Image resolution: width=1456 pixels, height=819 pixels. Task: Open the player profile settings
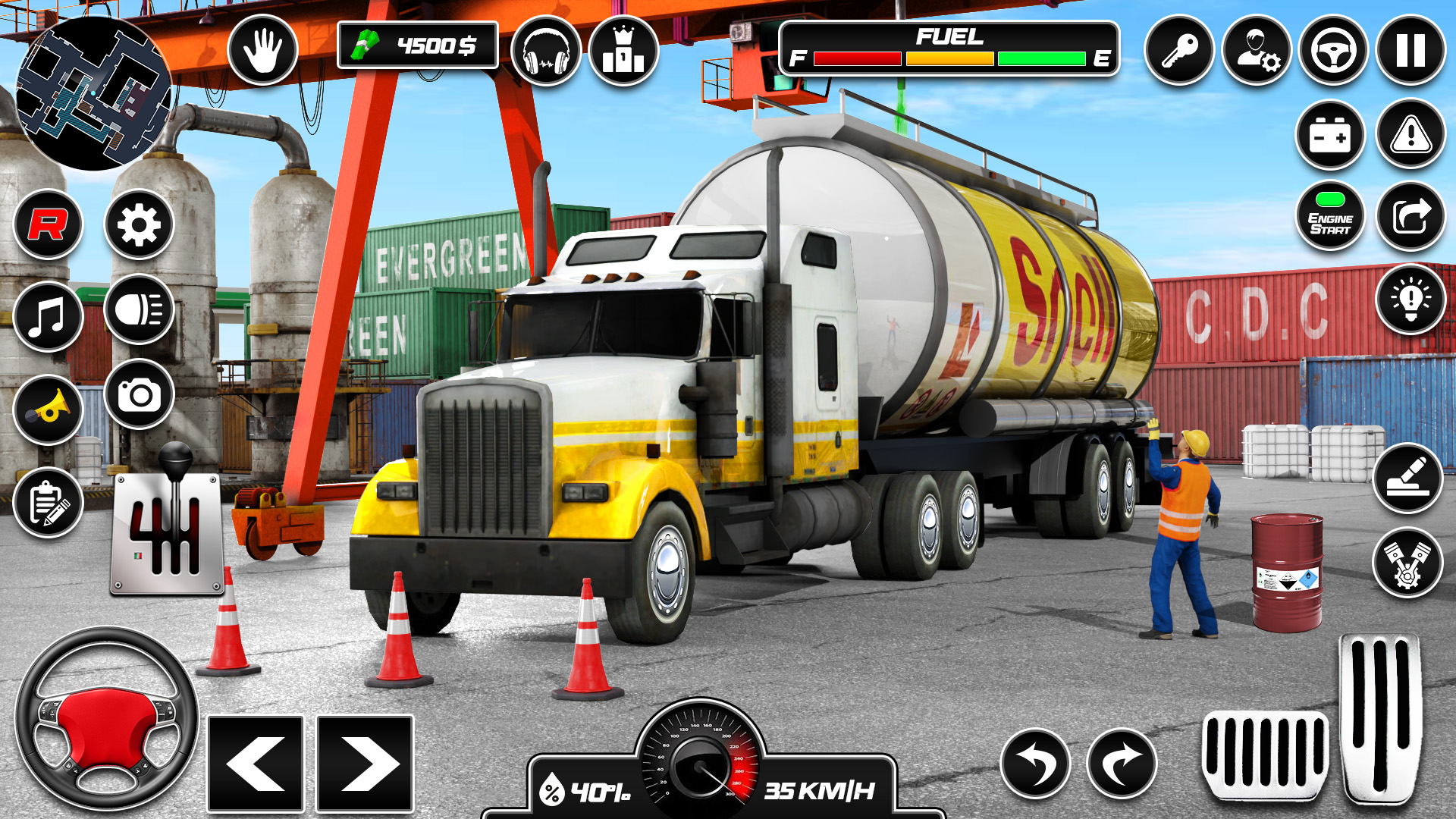tap(1258, 51)
